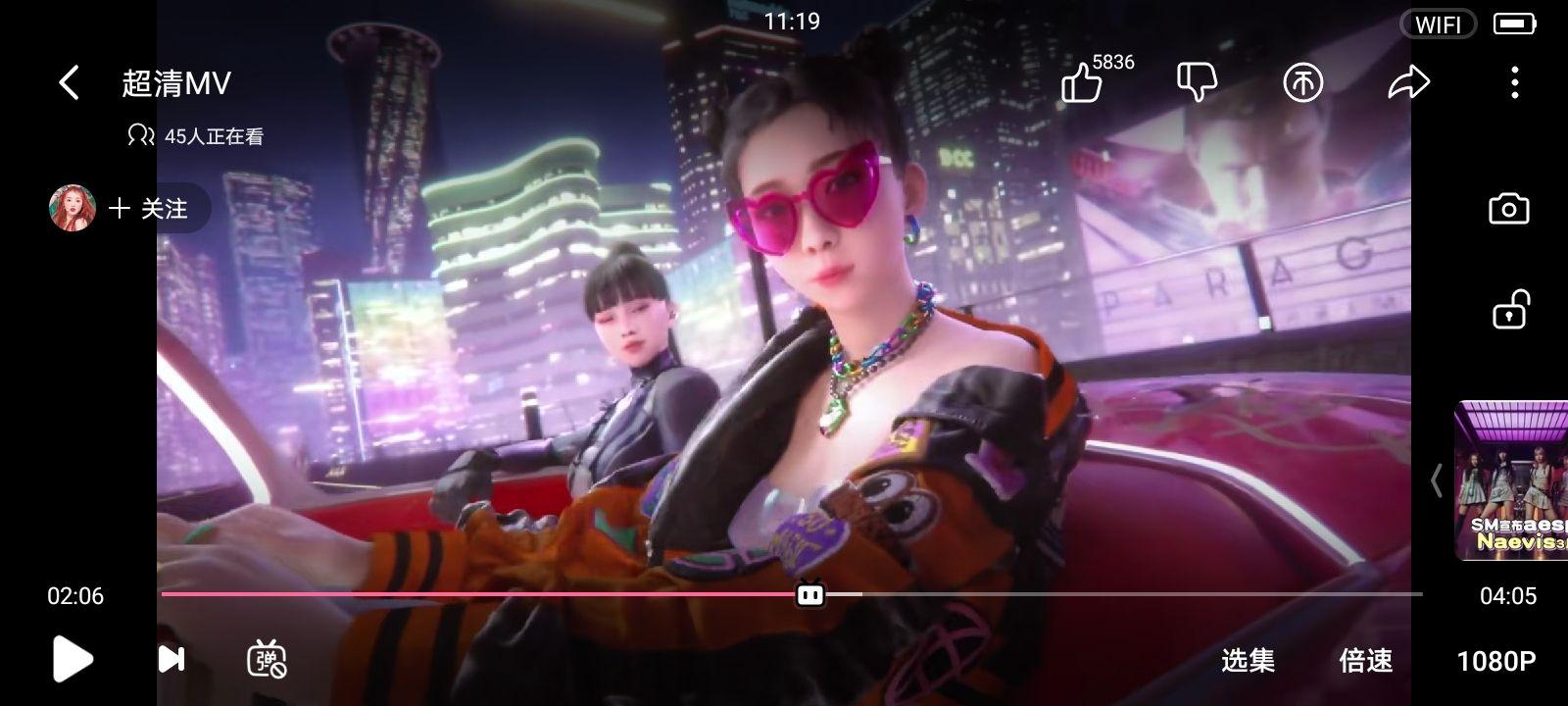Skip to the next episode
This screenshot has height=706, width=1568.
pos(169,659)
